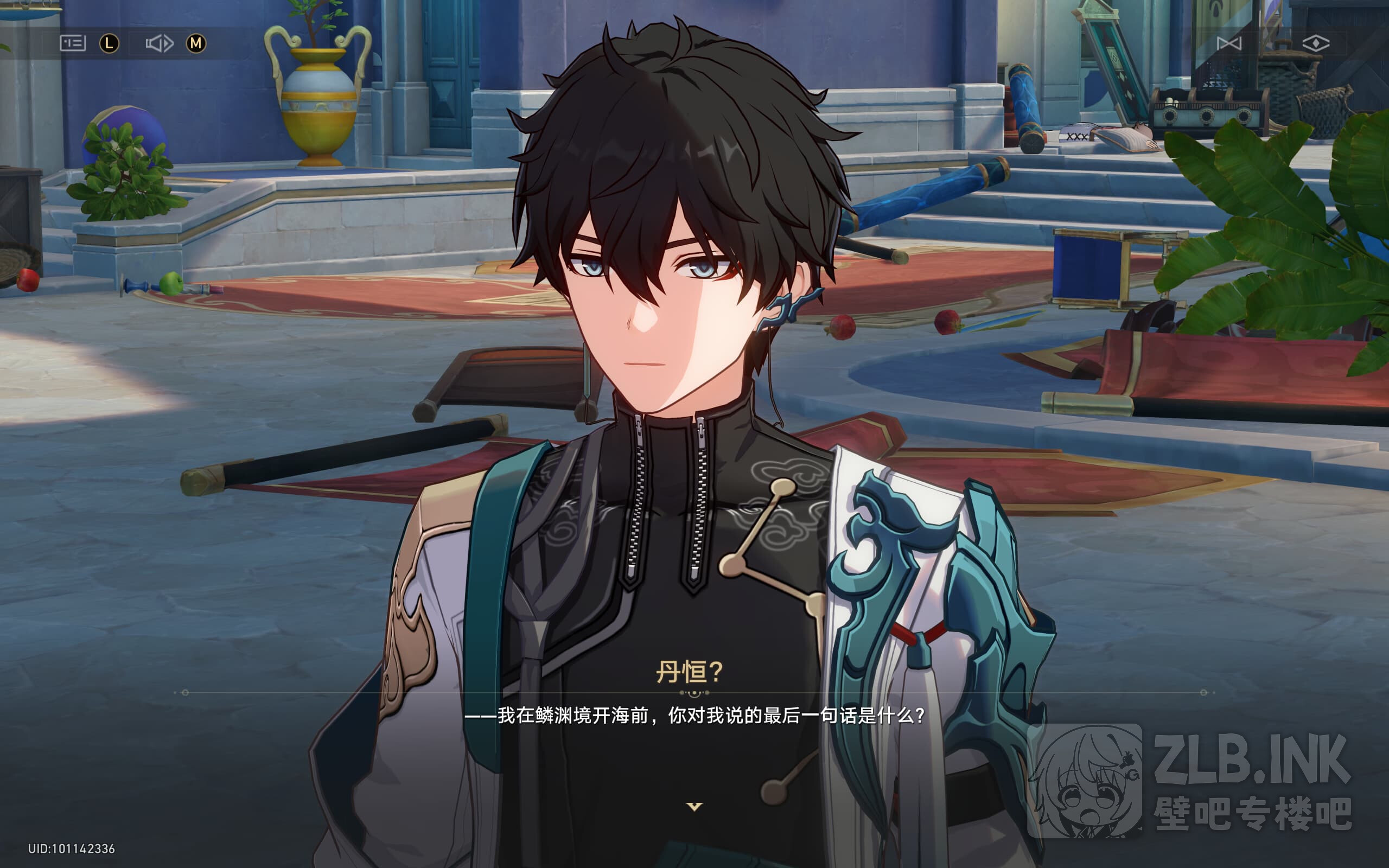Hide the dialogue interface

[x=1316, y=43]
